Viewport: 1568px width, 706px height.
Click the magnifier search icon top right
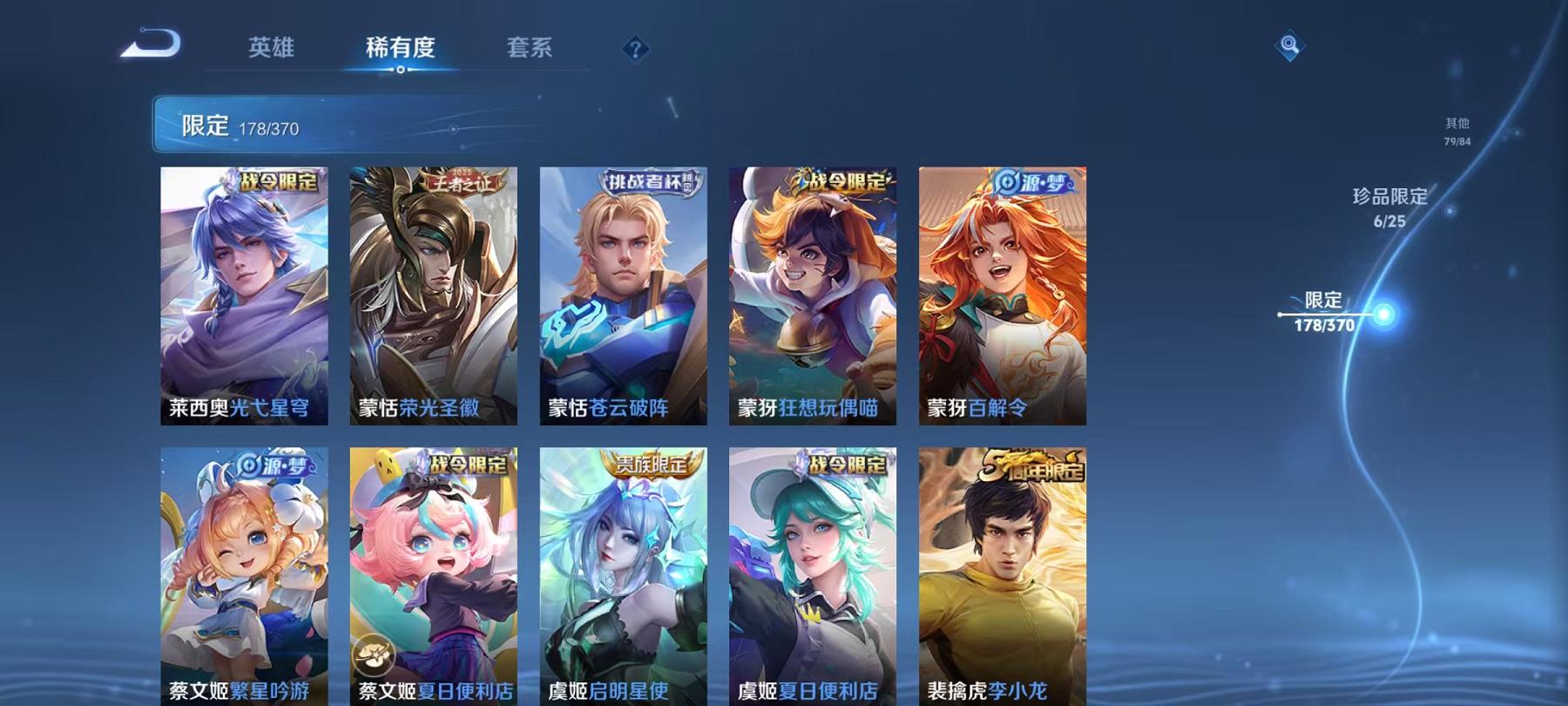1288,41
